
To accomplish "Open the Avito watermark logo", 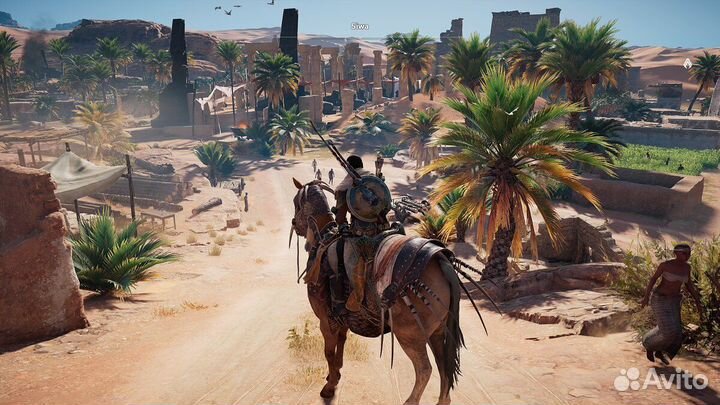I will [659, 379].
